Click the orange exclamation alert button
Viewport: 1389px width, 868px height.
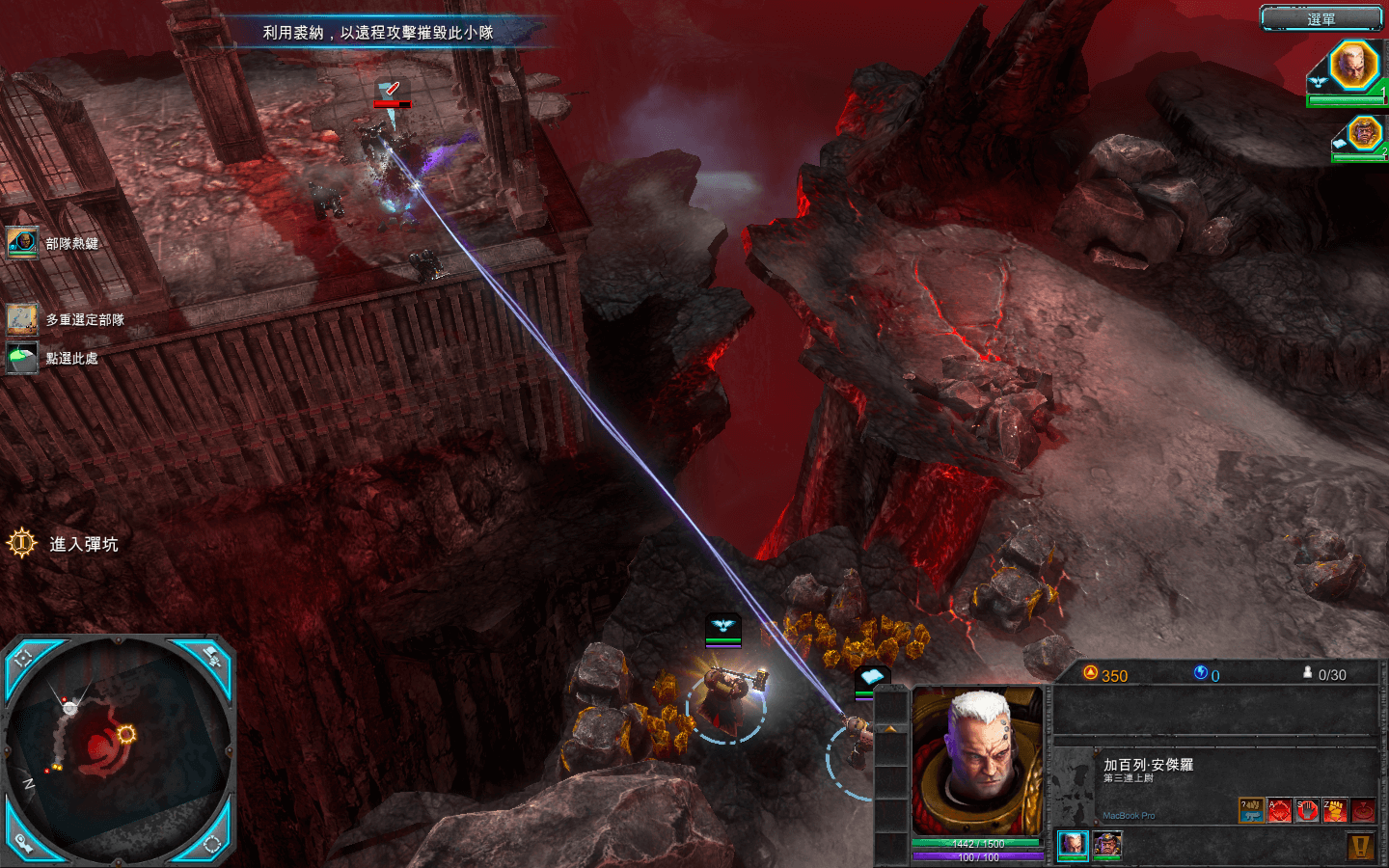pos(1361,847)
